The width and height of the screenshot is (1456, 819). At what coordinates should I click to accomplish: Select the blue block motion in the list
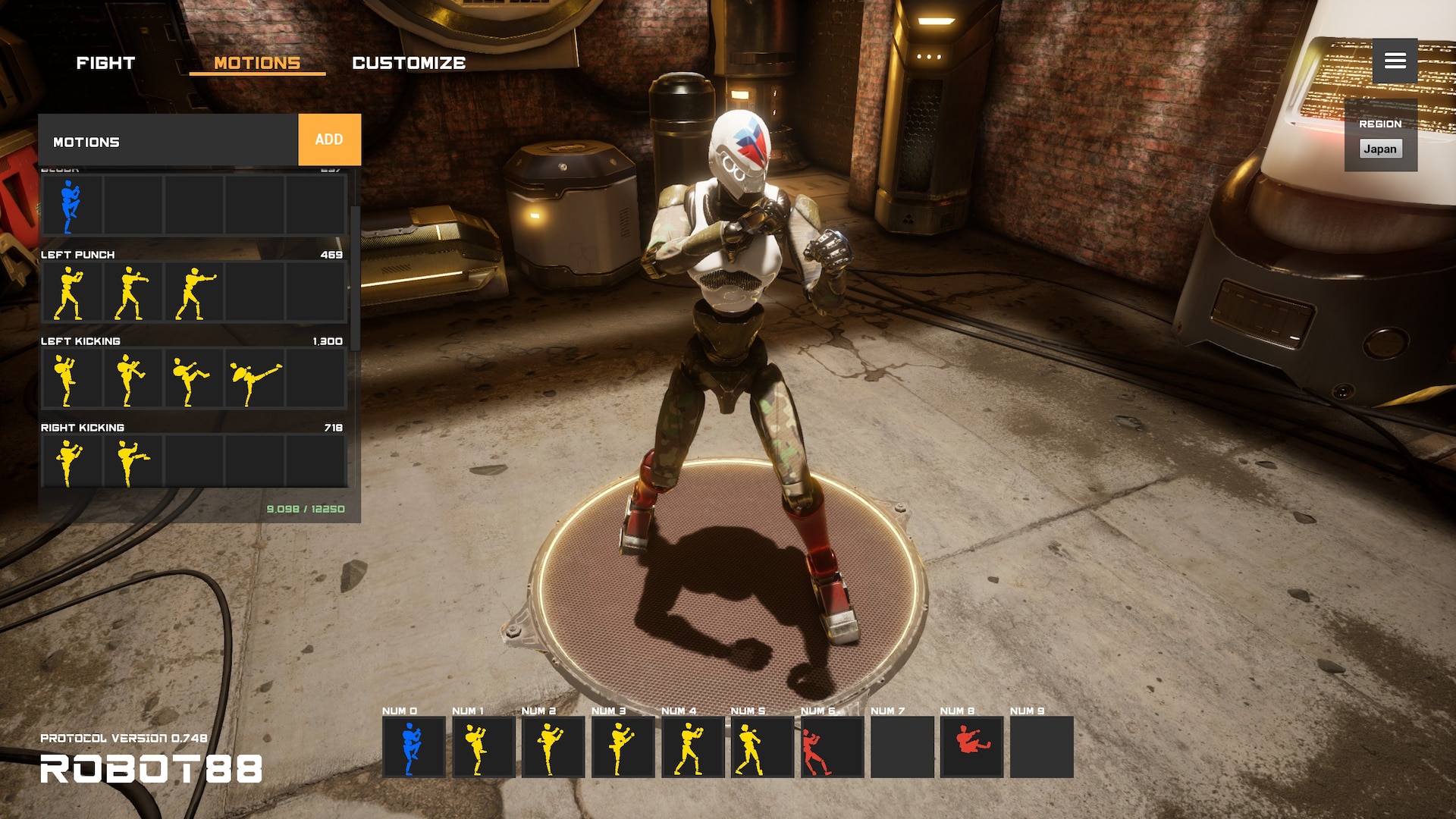point(71,206)
